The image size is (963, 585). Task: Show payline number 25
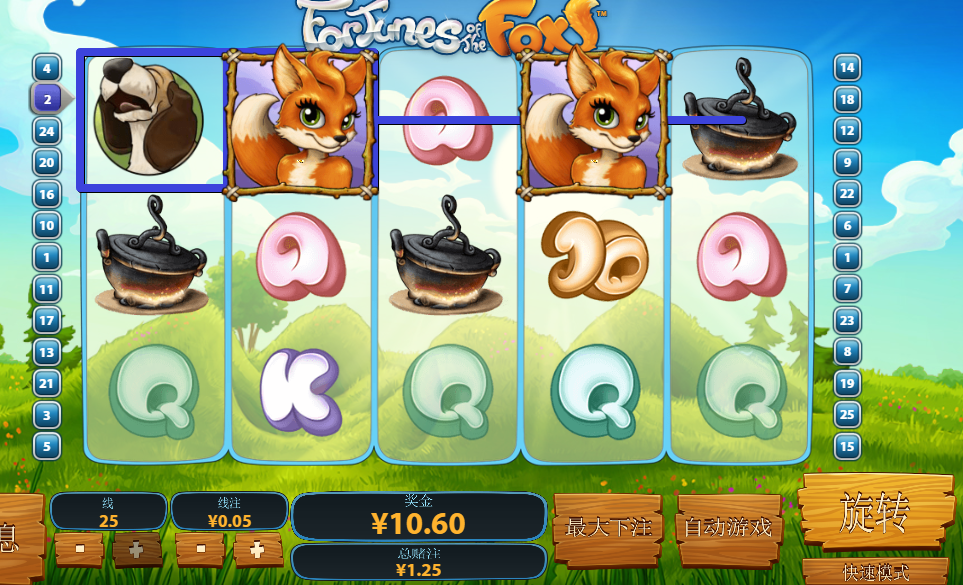coord(847,414)
